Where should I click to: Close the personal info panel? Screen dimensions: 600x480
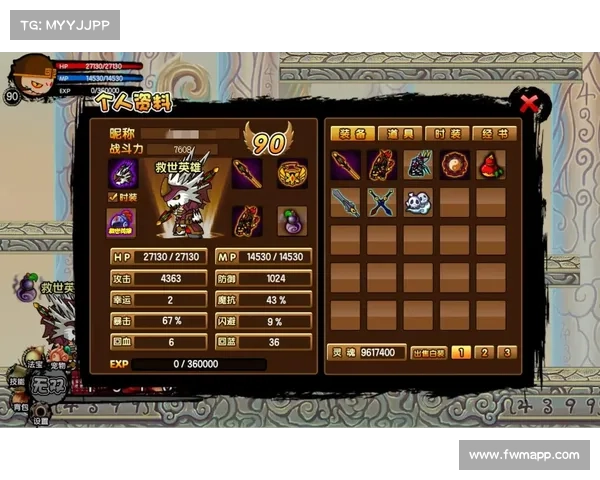[529, 102]
